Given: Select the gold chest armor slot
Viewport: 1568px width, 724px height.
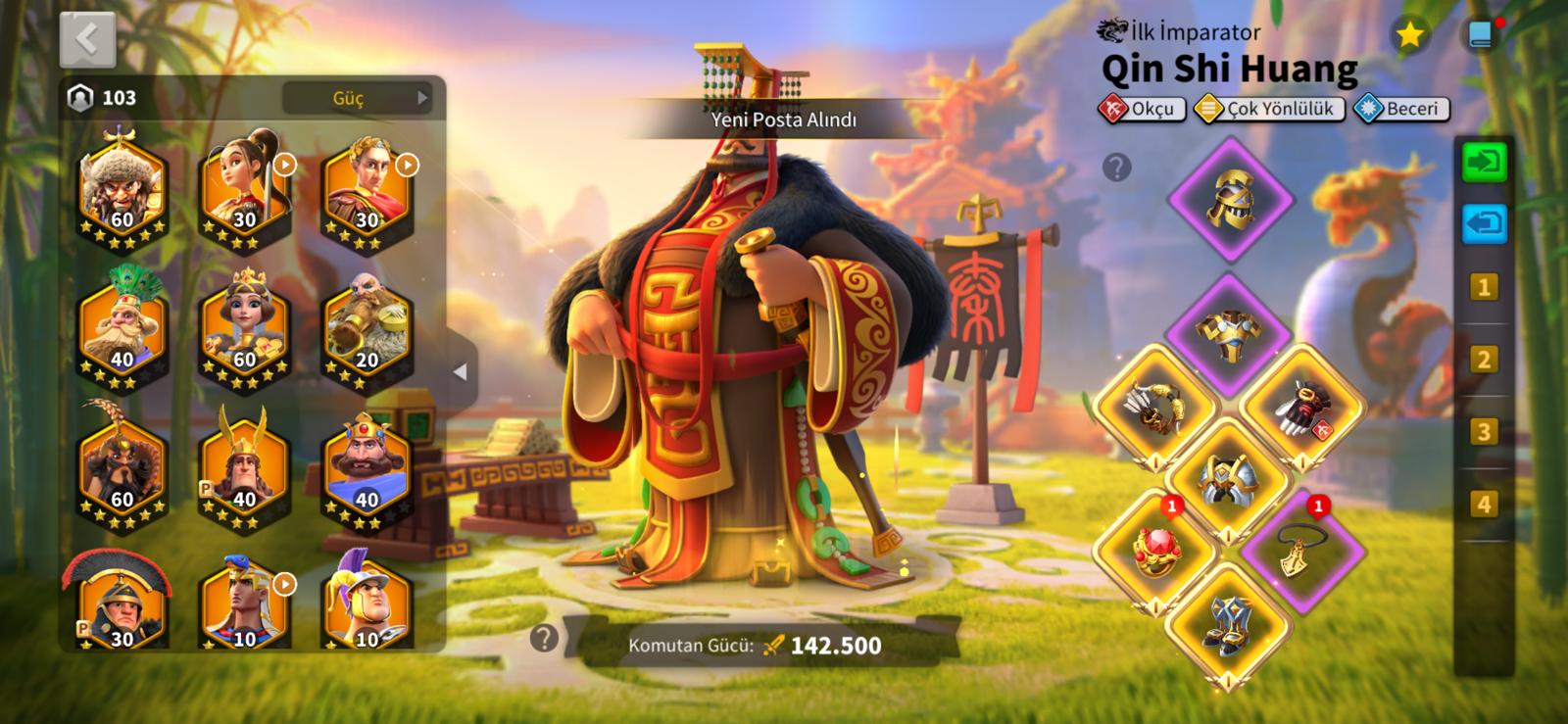Looking at the screenshot, I should pos(1229,333).
